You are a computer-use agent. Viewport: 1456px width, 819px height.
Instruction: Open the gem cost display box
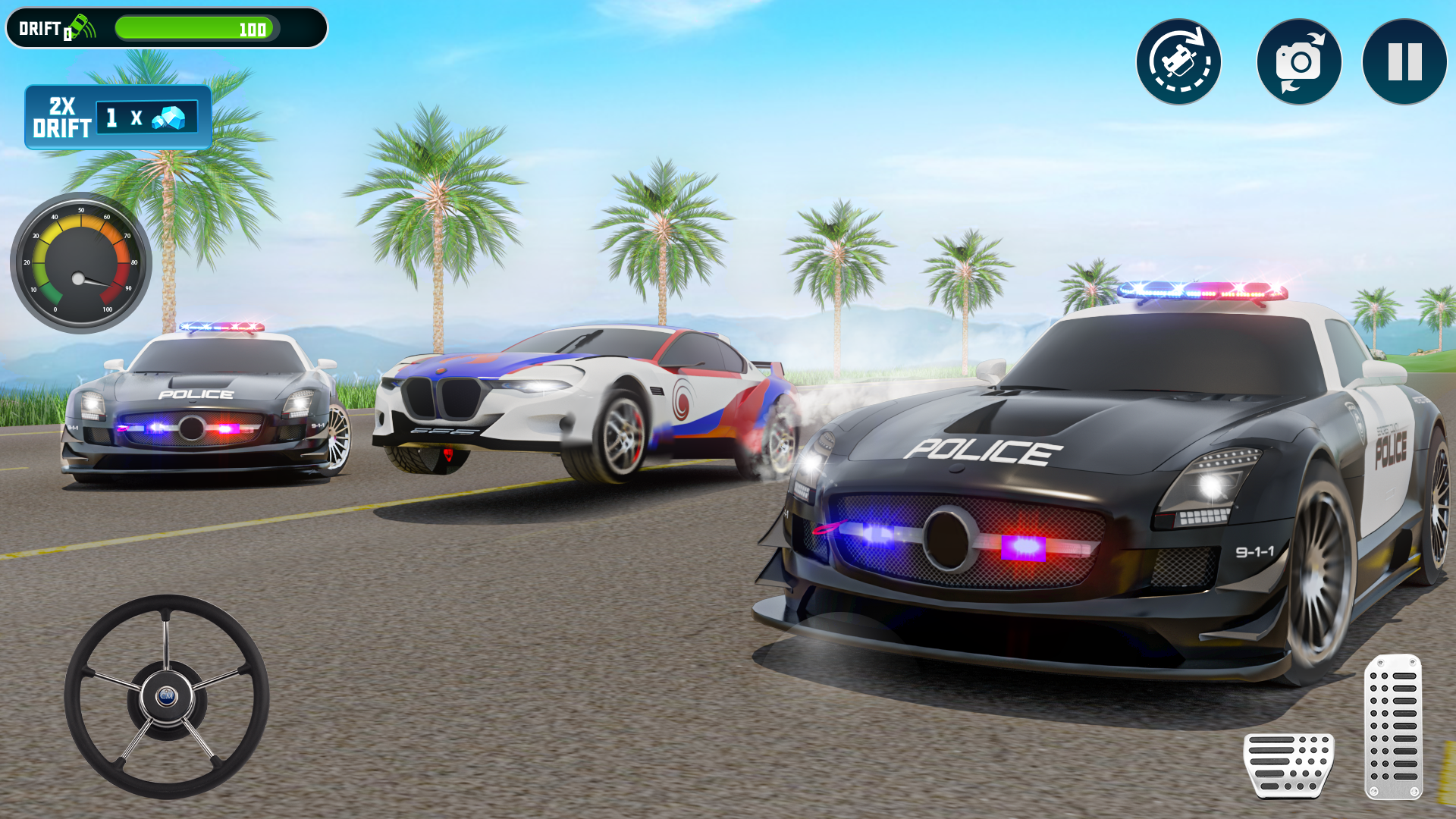pos(148,118)
